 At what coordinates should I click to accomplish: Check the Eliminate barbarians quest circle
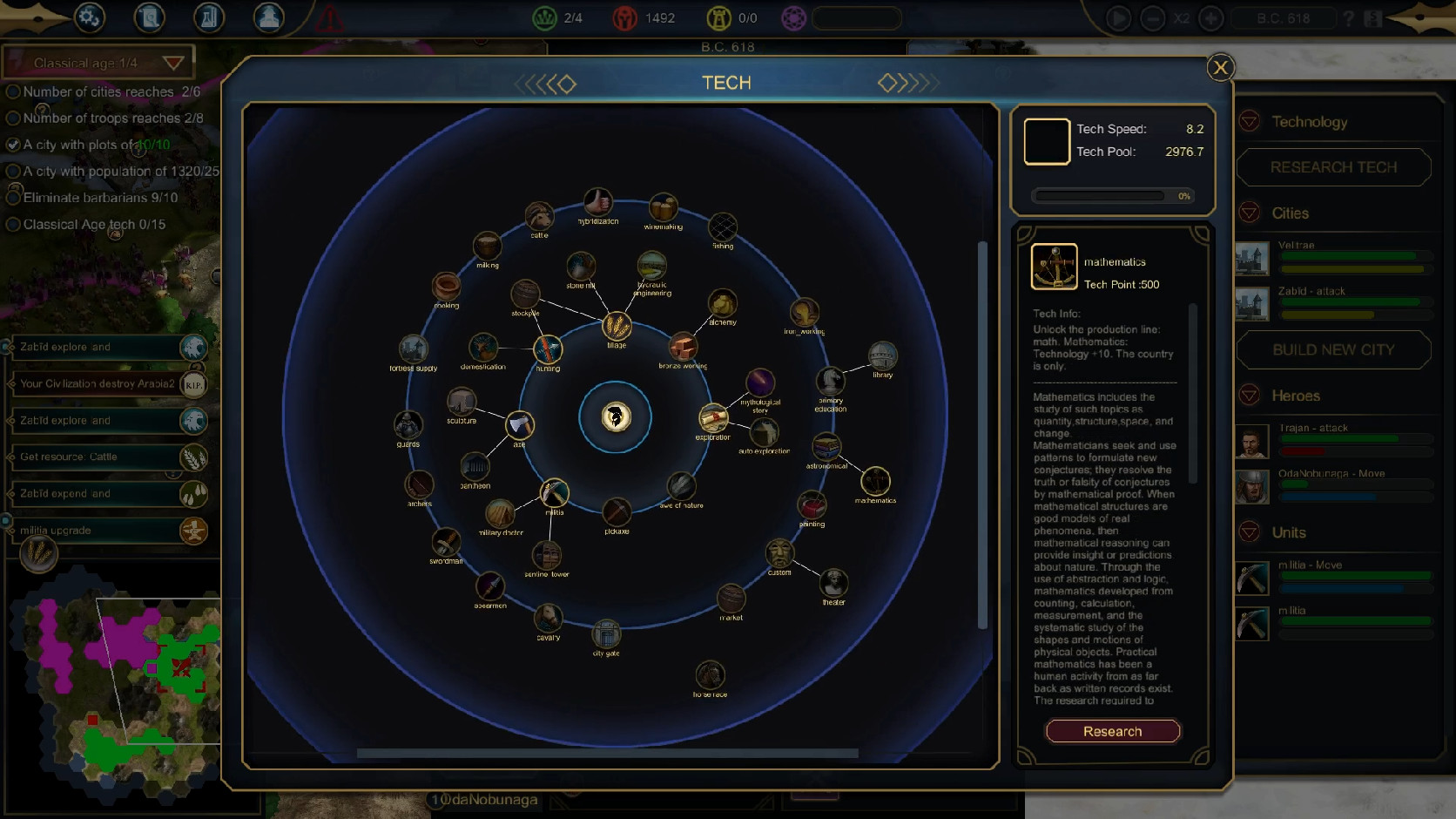[x=12, y=198]
